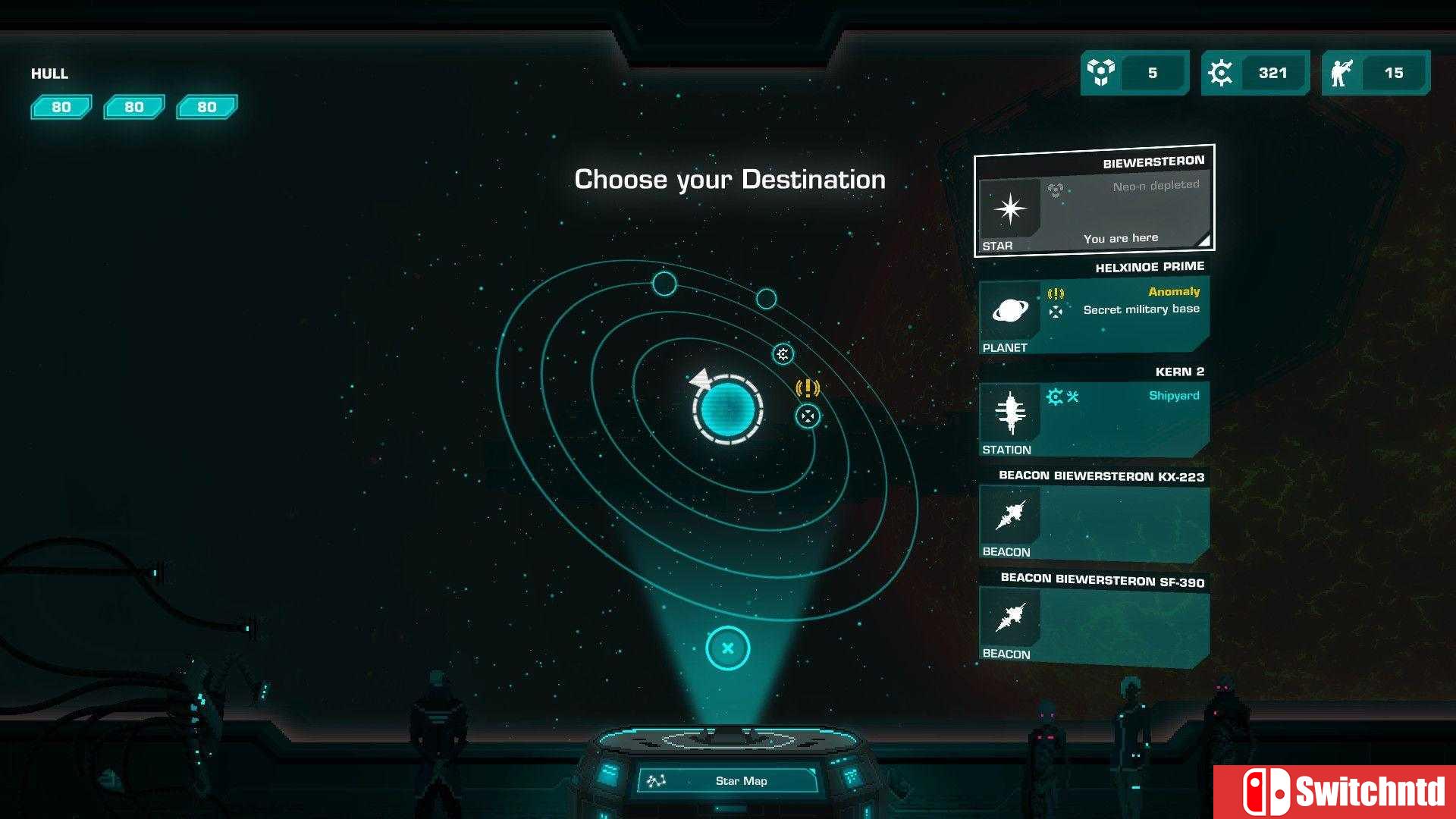The height and width of the screenshot is (819, 1456).
Task: Click the central star on orbit map
Action: click(727, 409)
